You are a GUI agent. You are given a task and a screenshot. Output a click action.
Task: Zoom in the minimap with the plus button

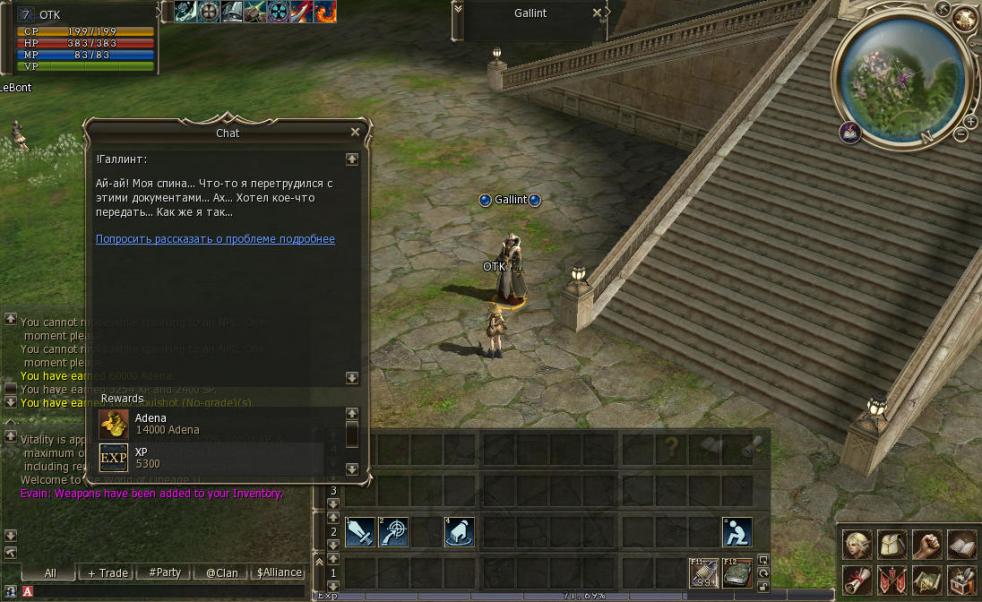coord(968,120)
